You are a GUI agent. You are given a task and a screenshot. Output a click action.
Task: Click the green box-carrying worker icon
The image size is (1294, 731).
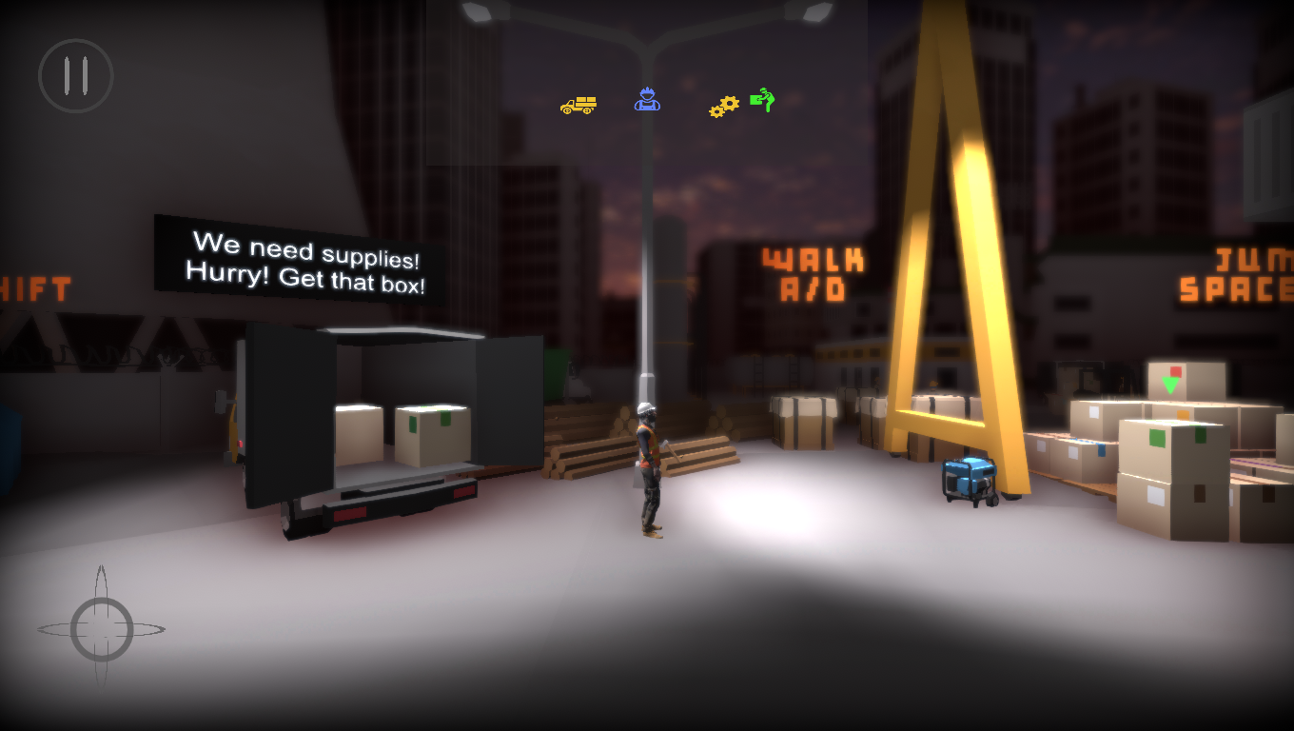[x=763, y=101]
